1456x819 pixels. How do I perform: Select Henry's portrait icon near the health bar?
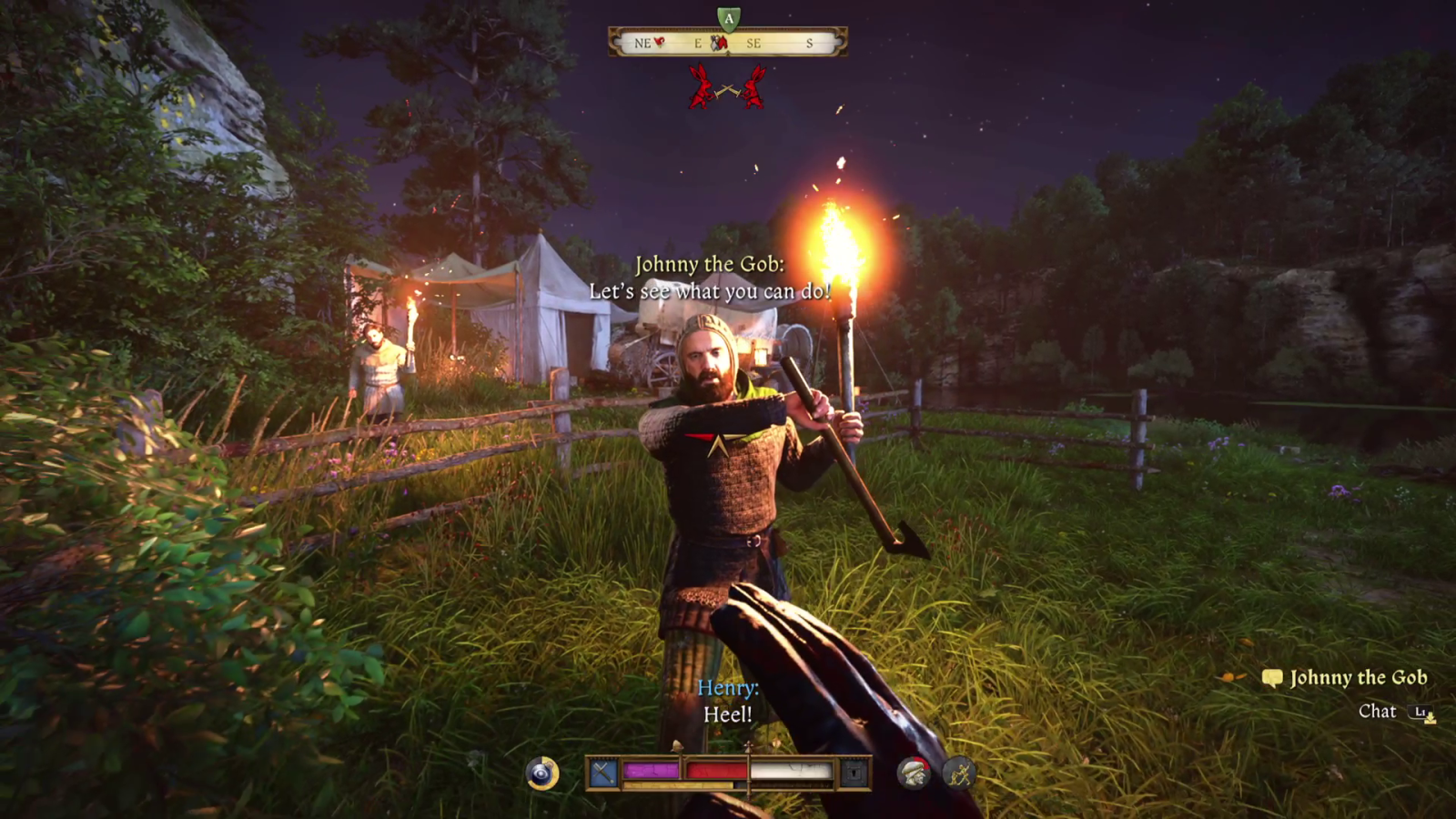click(x=912, y=772)
